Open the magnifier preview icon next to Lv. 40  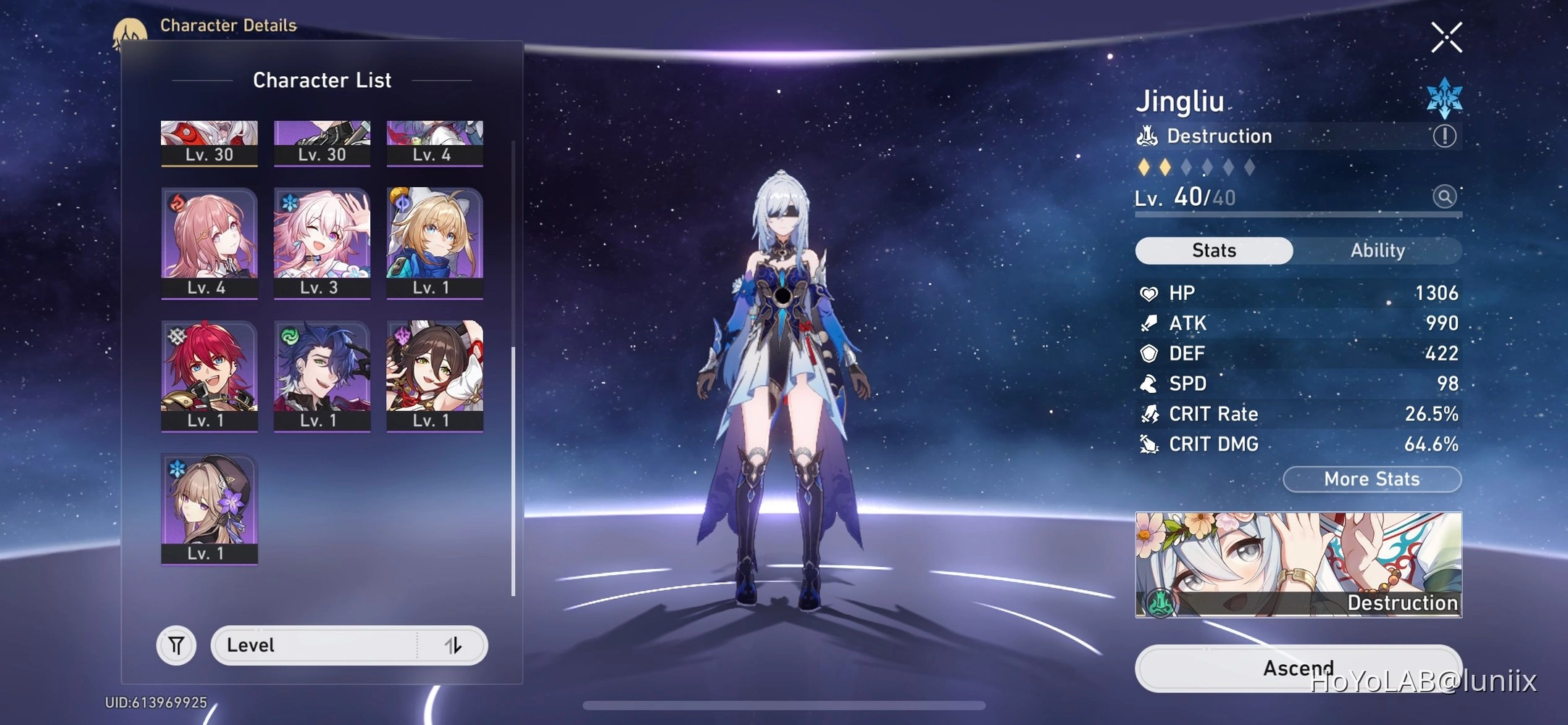tap(1445, 196)
